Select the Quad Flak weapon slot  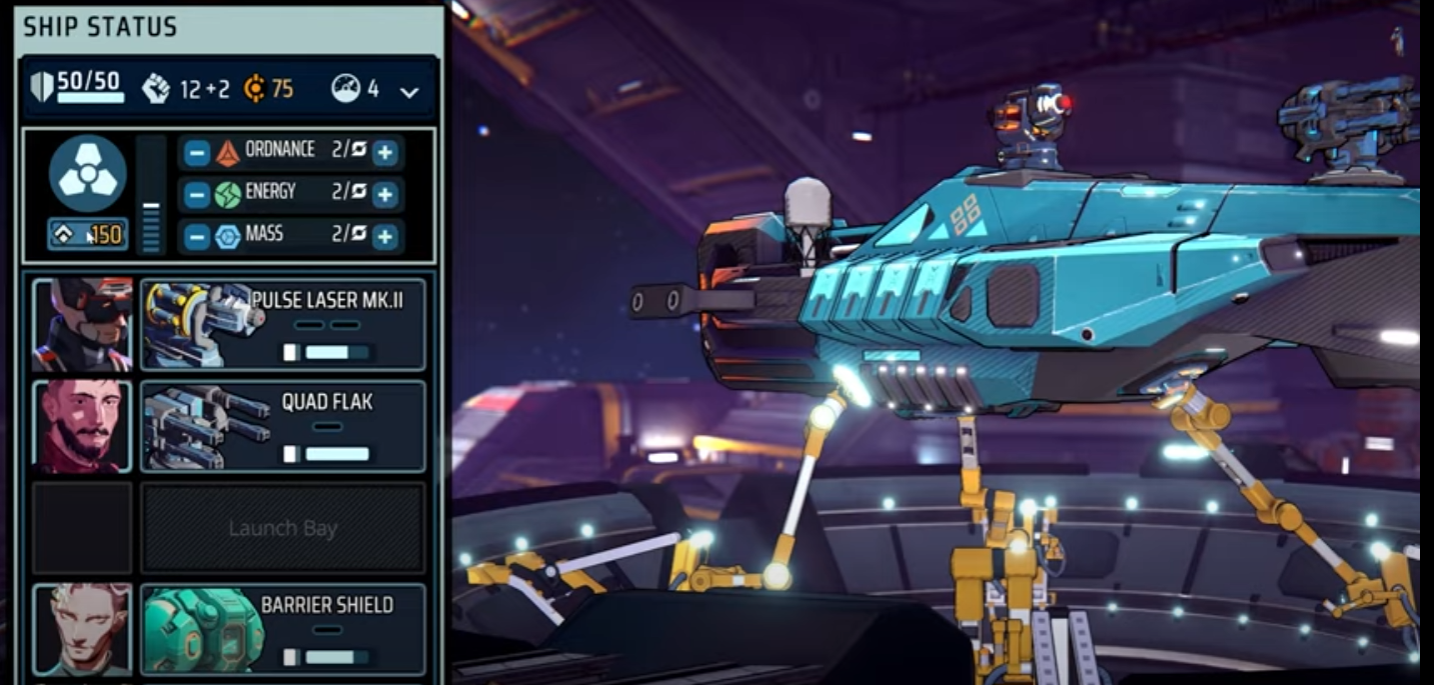tap(283, 426)
